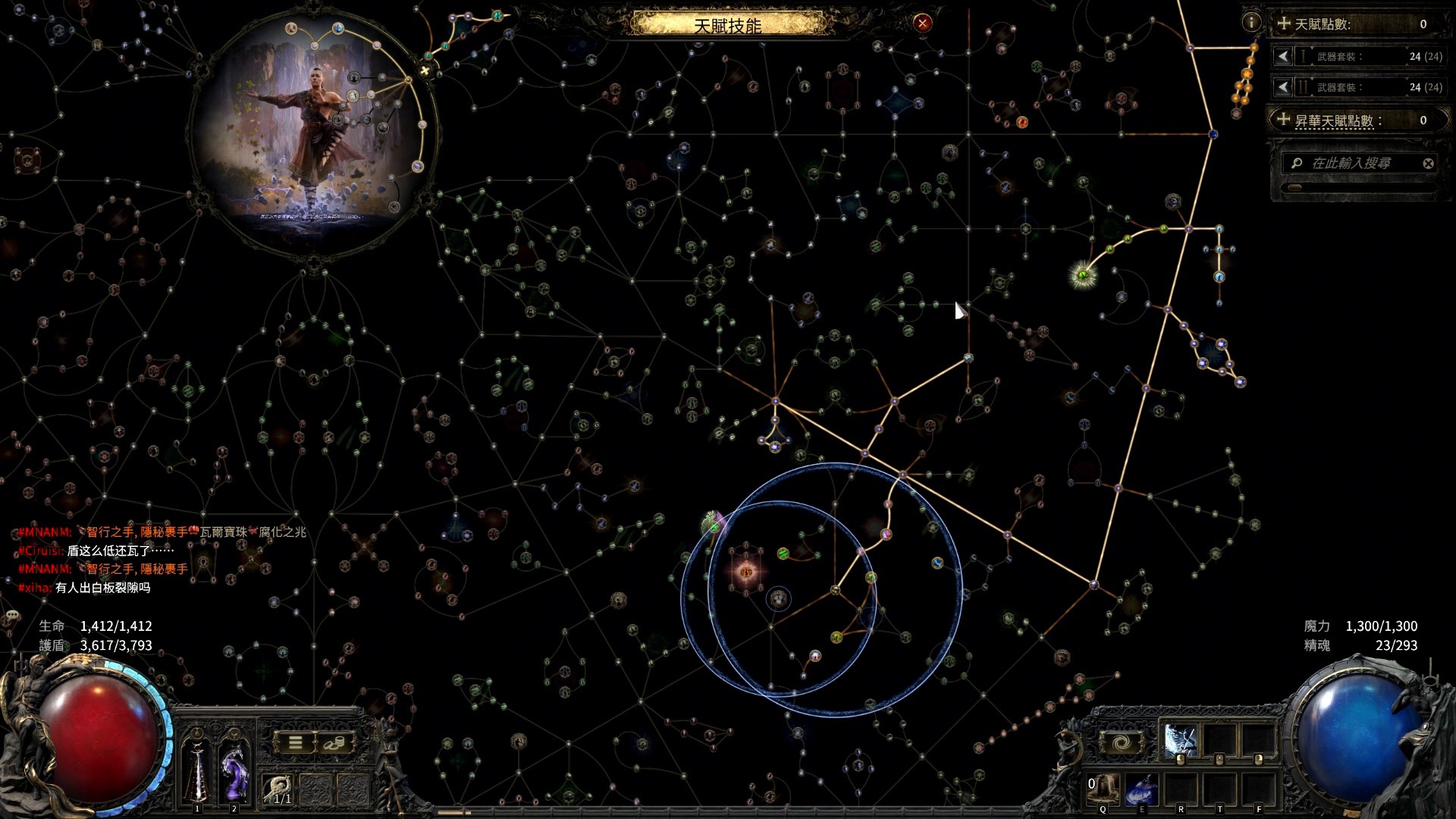The height and width of the screenshot is (819, 1456).
Task: Select the glowing green highlighted passive node
Action: click(x=1083, y=275)
